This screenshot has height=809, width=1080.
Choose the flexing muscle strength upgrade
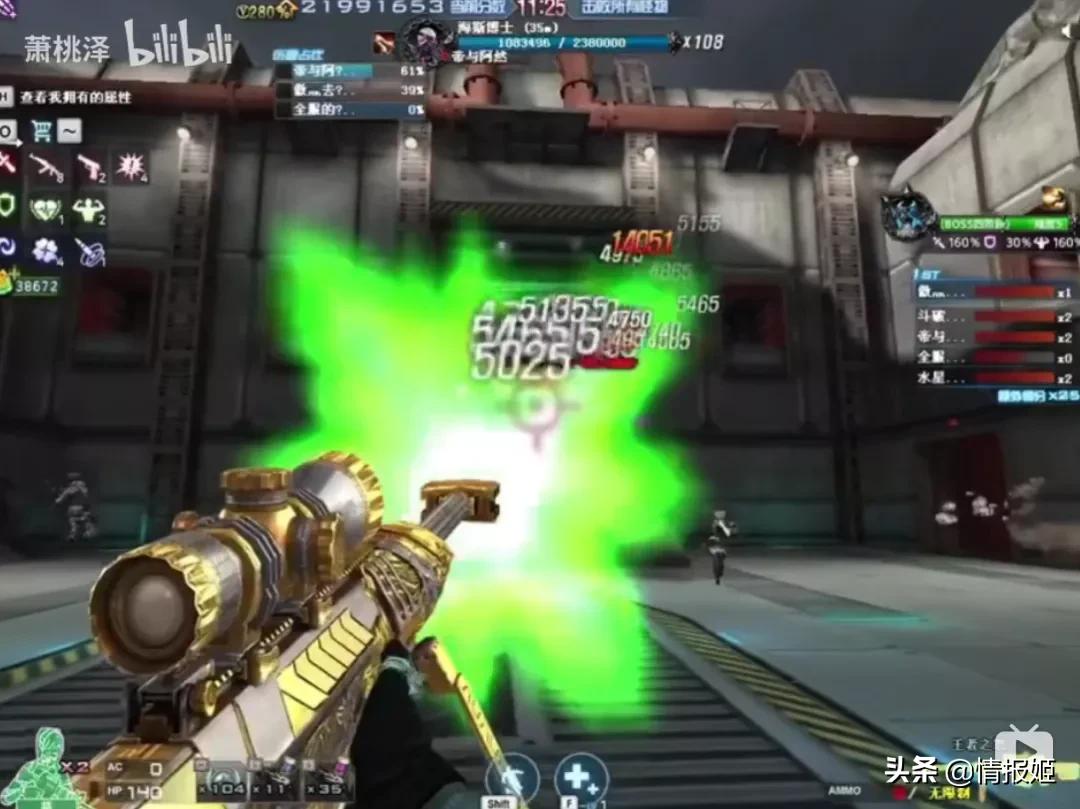coord(89,209)
